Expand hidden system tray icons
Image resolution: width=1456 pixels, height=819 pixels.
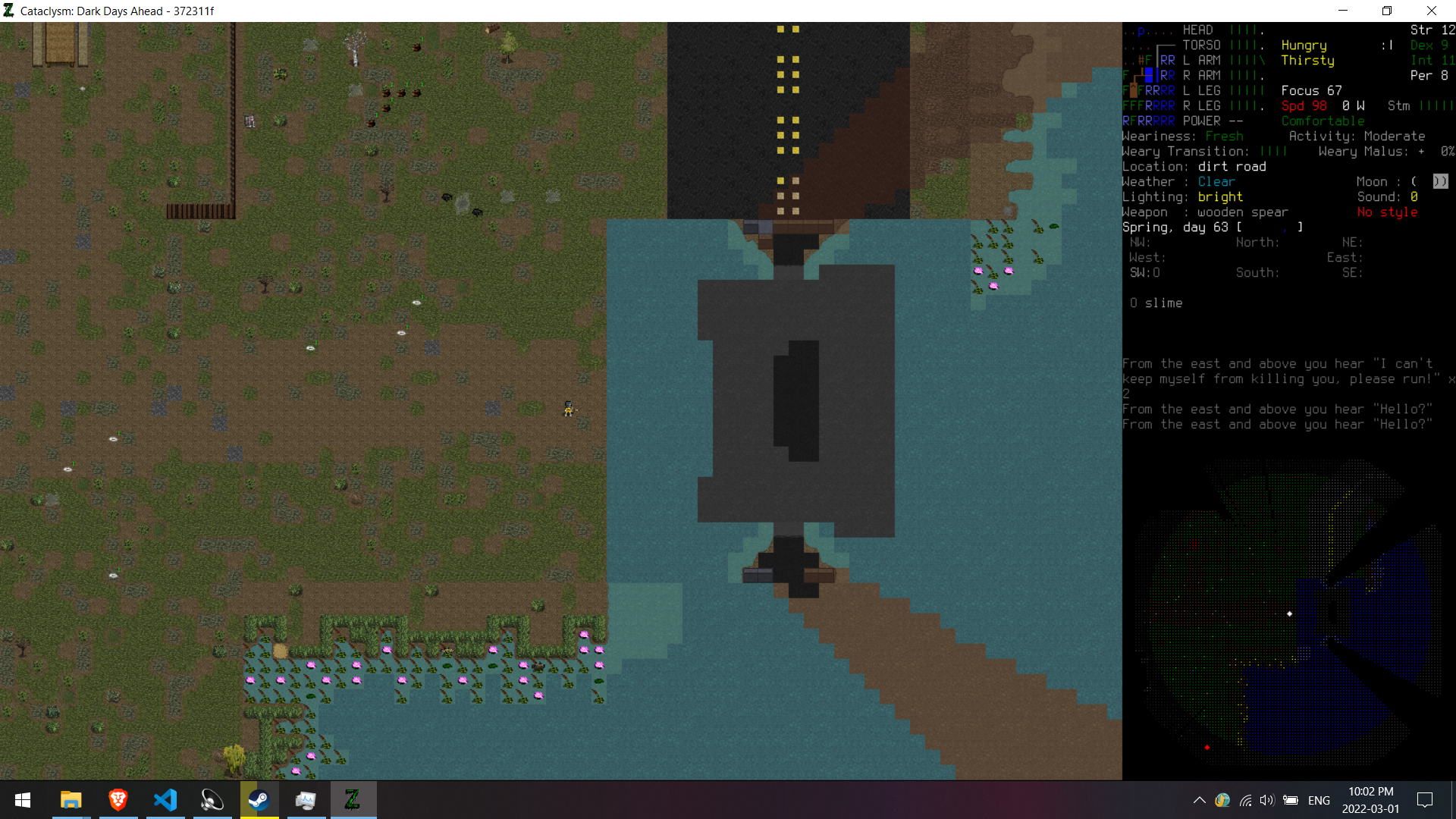tap(1200, 800)
